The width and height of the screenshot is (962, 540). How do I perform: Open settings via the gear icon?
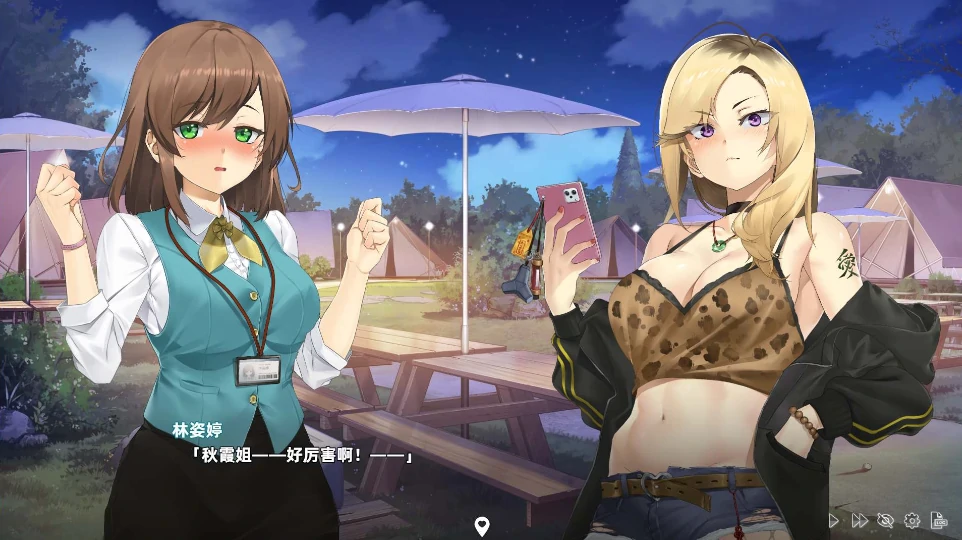point(912,520)
